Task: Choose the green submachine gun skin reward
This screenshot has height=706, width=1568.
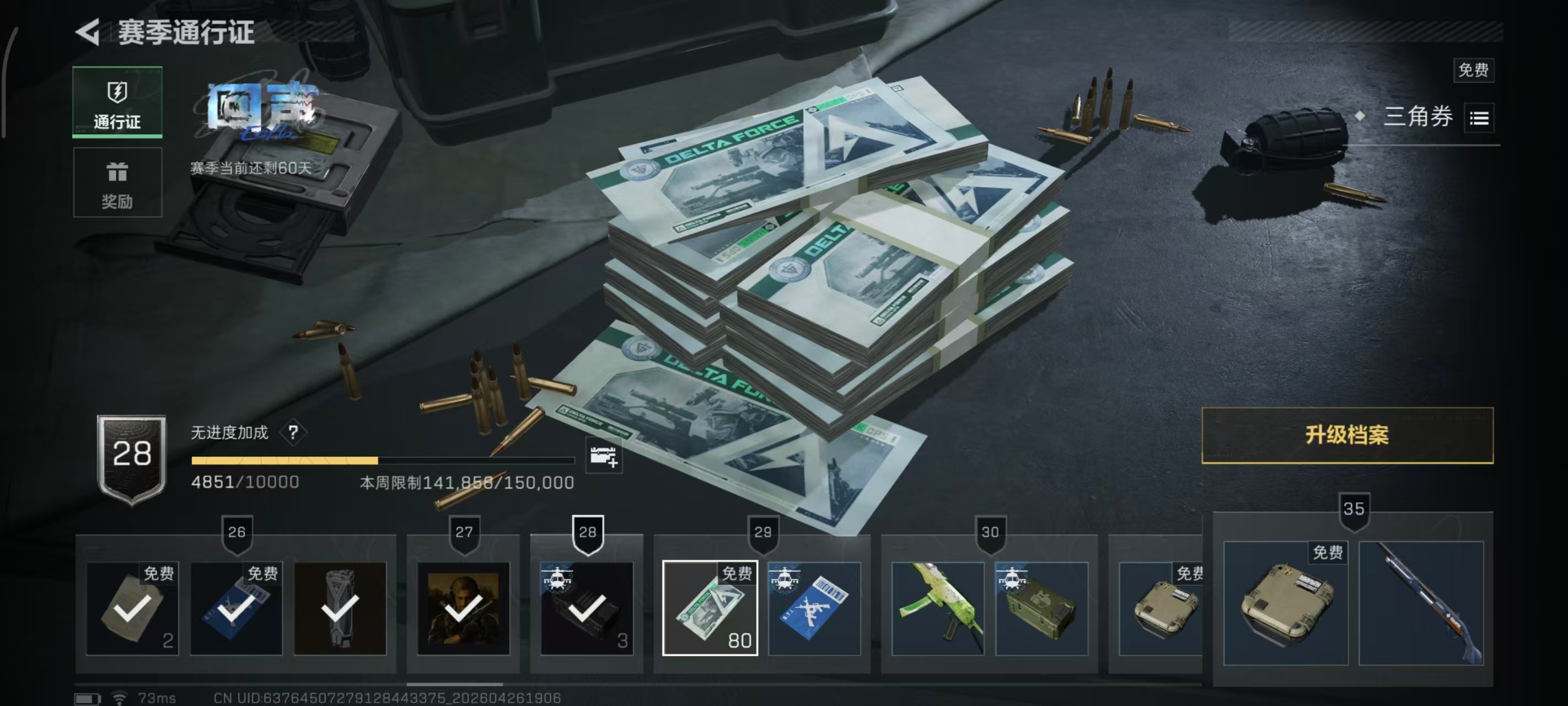Action: 937,608
